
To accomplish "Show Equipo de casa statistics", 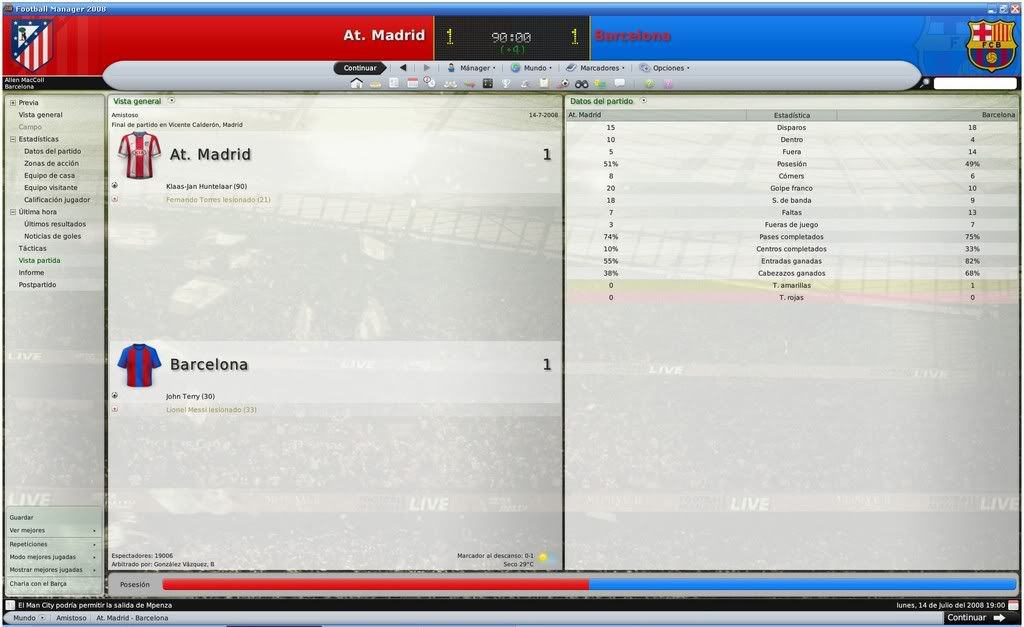I will 49,175.
